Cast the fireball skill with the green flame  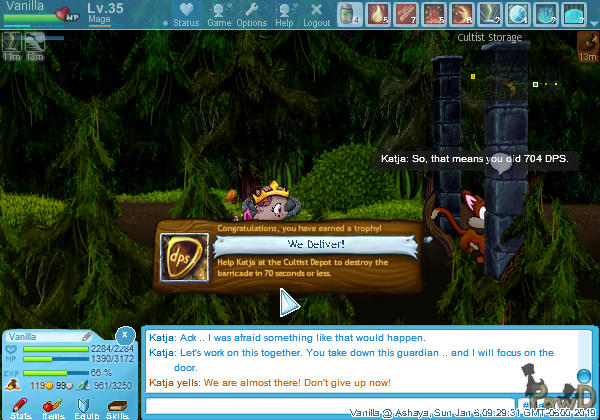point(377,14)
